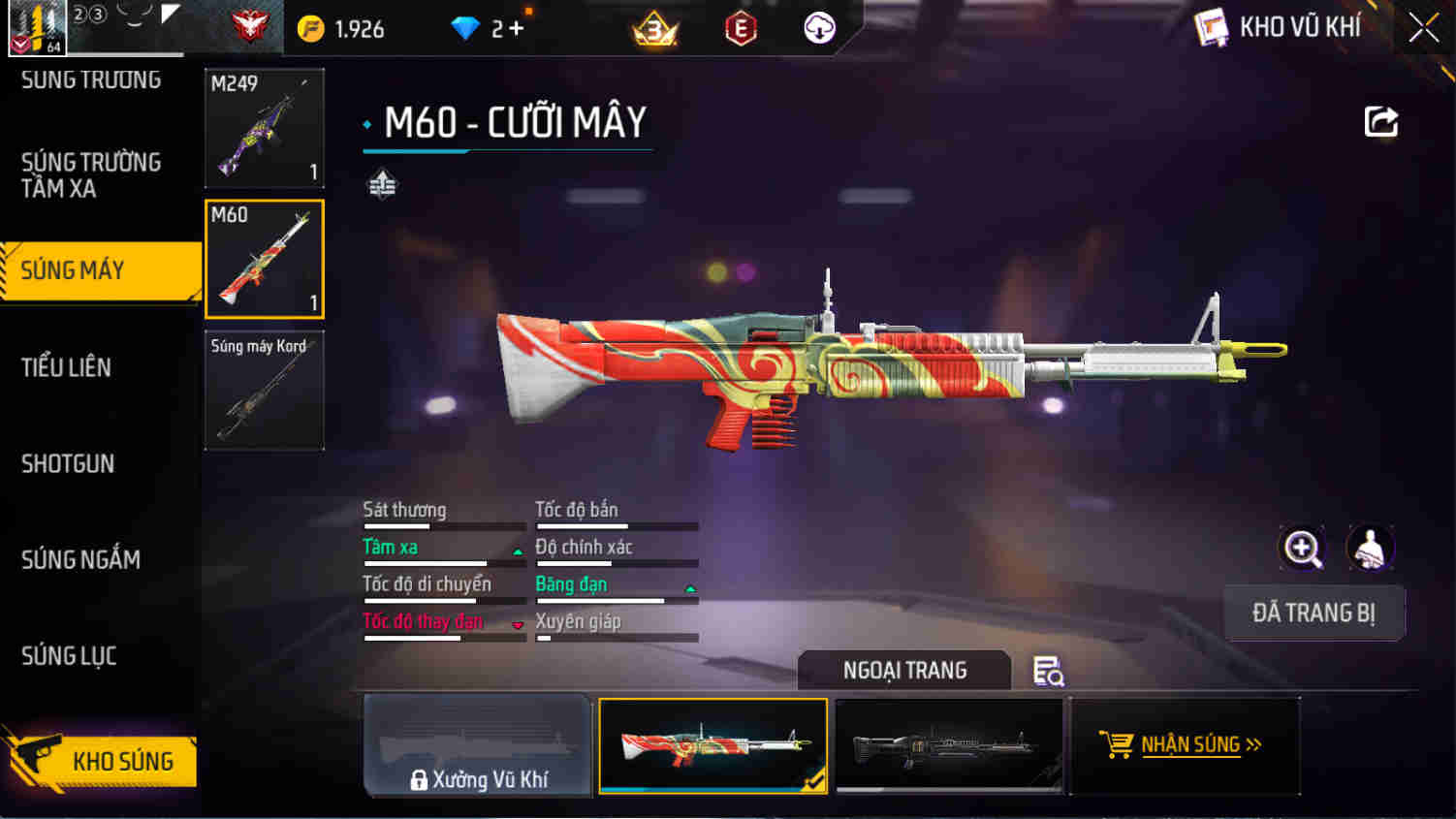The width and height of the screenshot is (1456, 819).
Task: Choose the Súng Lục category
Action: [x=69, y=656]
